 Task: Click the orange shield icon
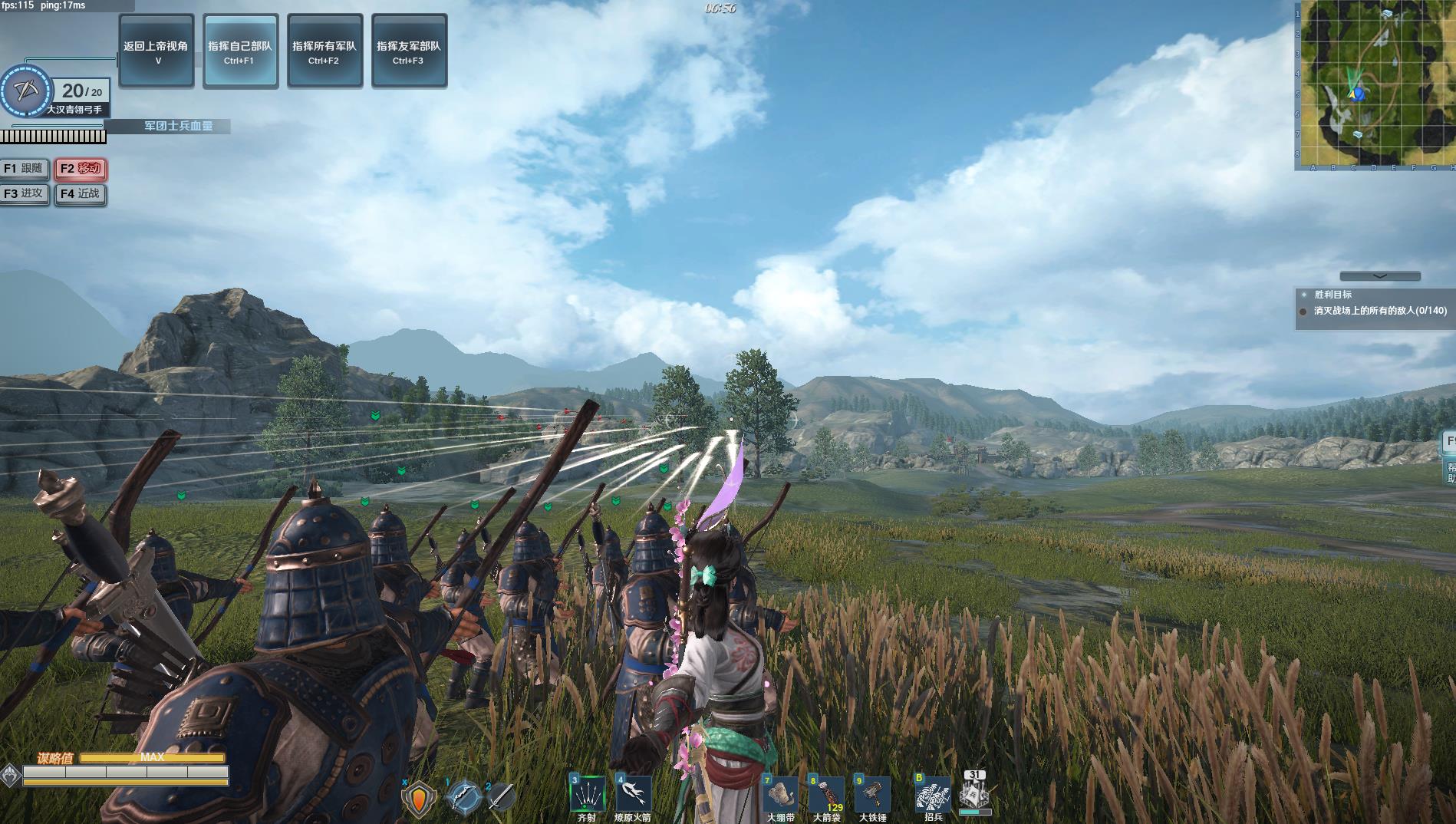[419, 799]
